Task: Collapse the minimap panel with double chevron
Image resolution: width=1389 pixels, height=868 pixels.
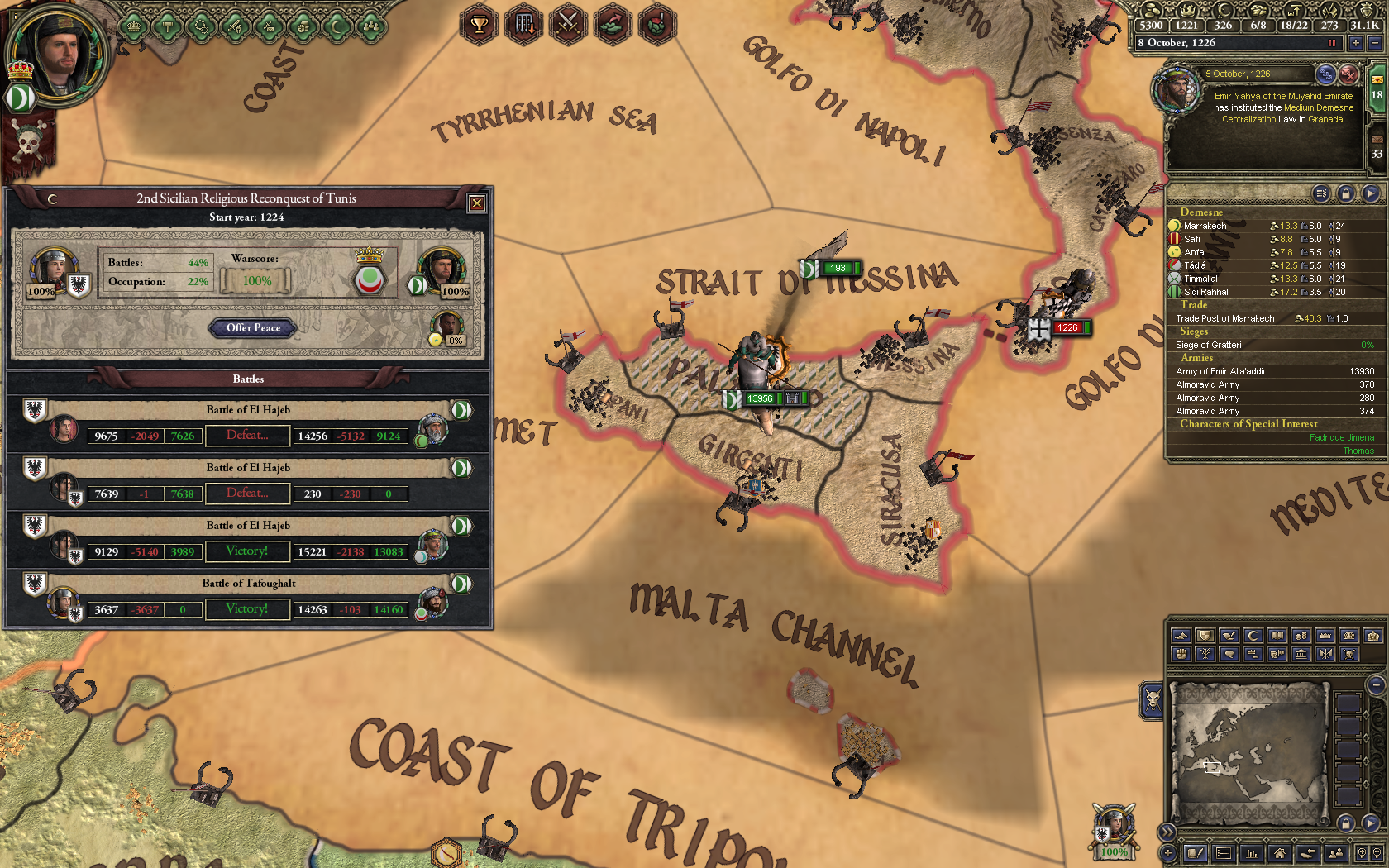Action: click(1167, 832)
